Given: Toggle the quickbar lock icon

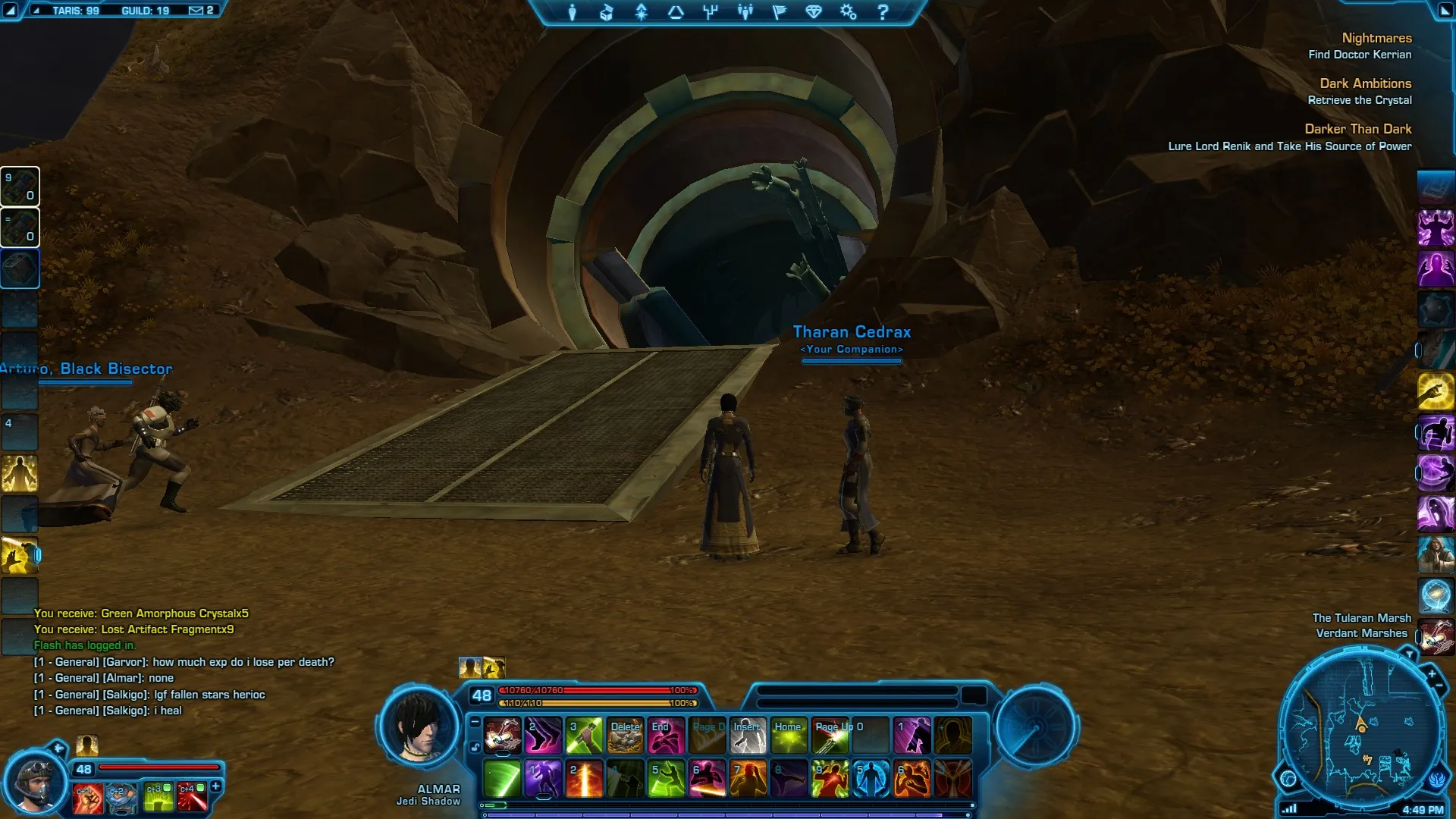Looking at the screenshot, I should pyautogui.click(x=475, y=748).
